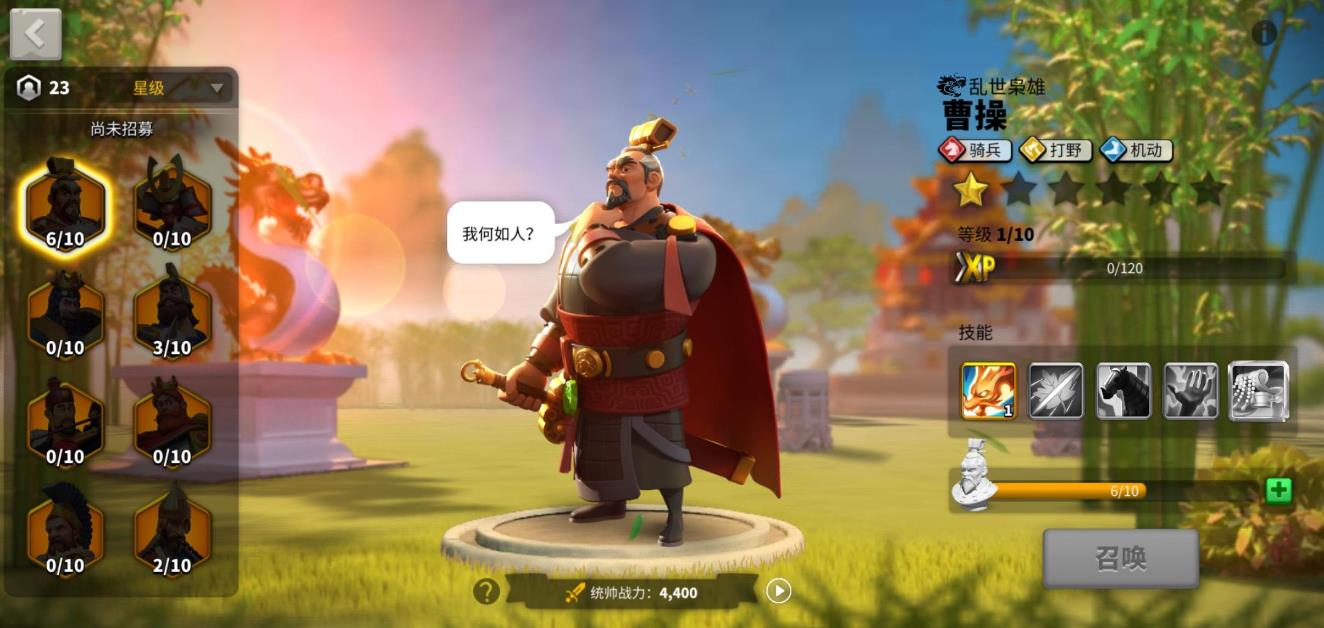Go back using the arrow button
The height and width of the screenshot is (628, 1324).
35,34
